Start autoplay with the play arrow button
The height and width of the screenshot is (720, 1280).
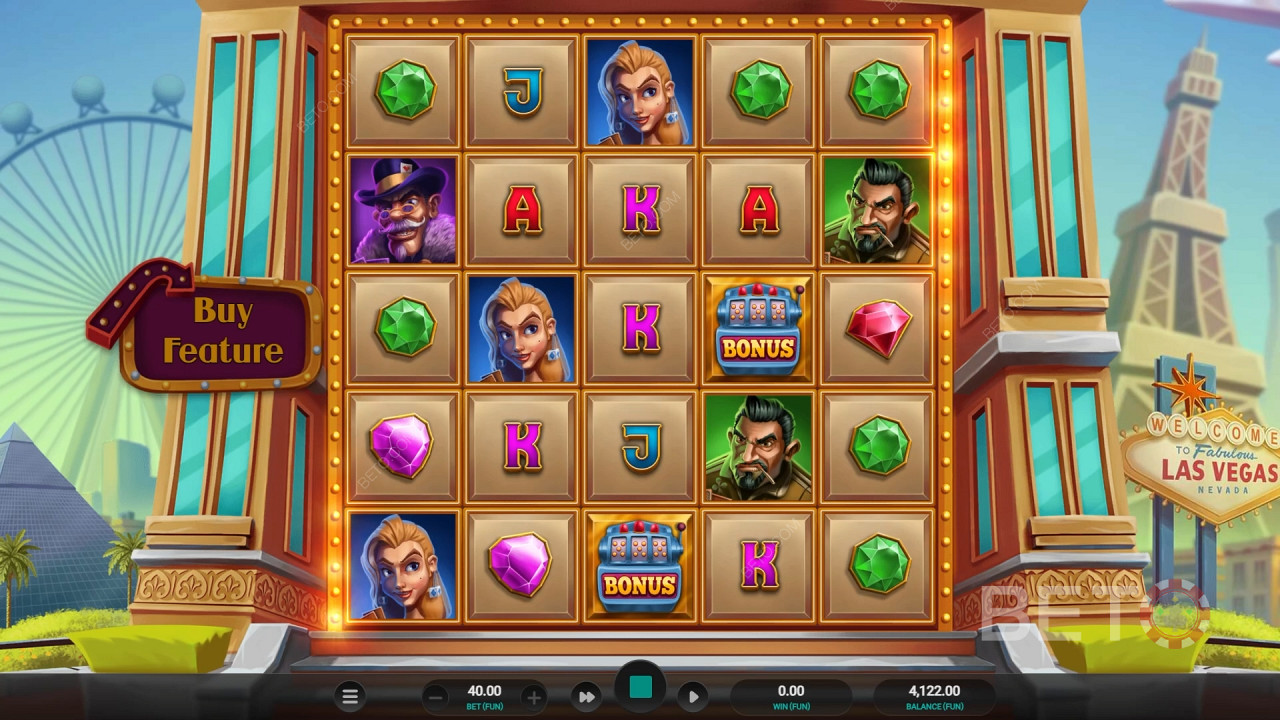[x=693, y=697]
